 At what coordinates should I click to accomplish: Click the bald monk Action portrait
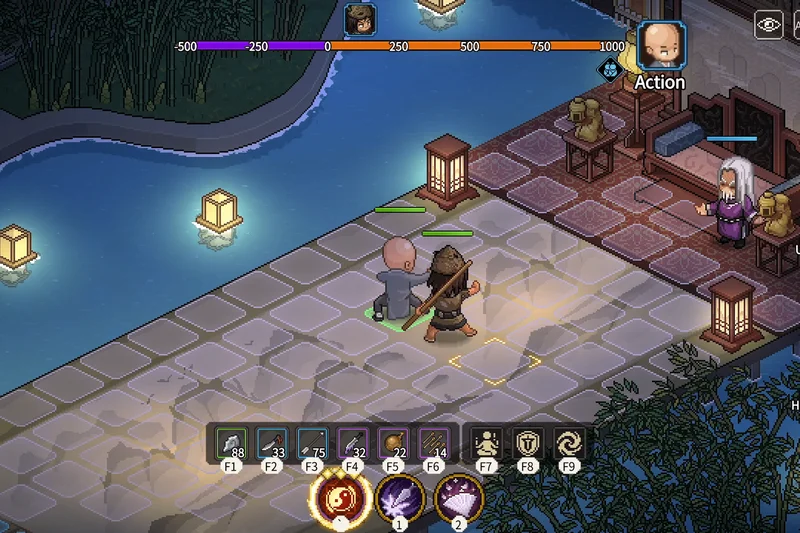click(660, 46)
